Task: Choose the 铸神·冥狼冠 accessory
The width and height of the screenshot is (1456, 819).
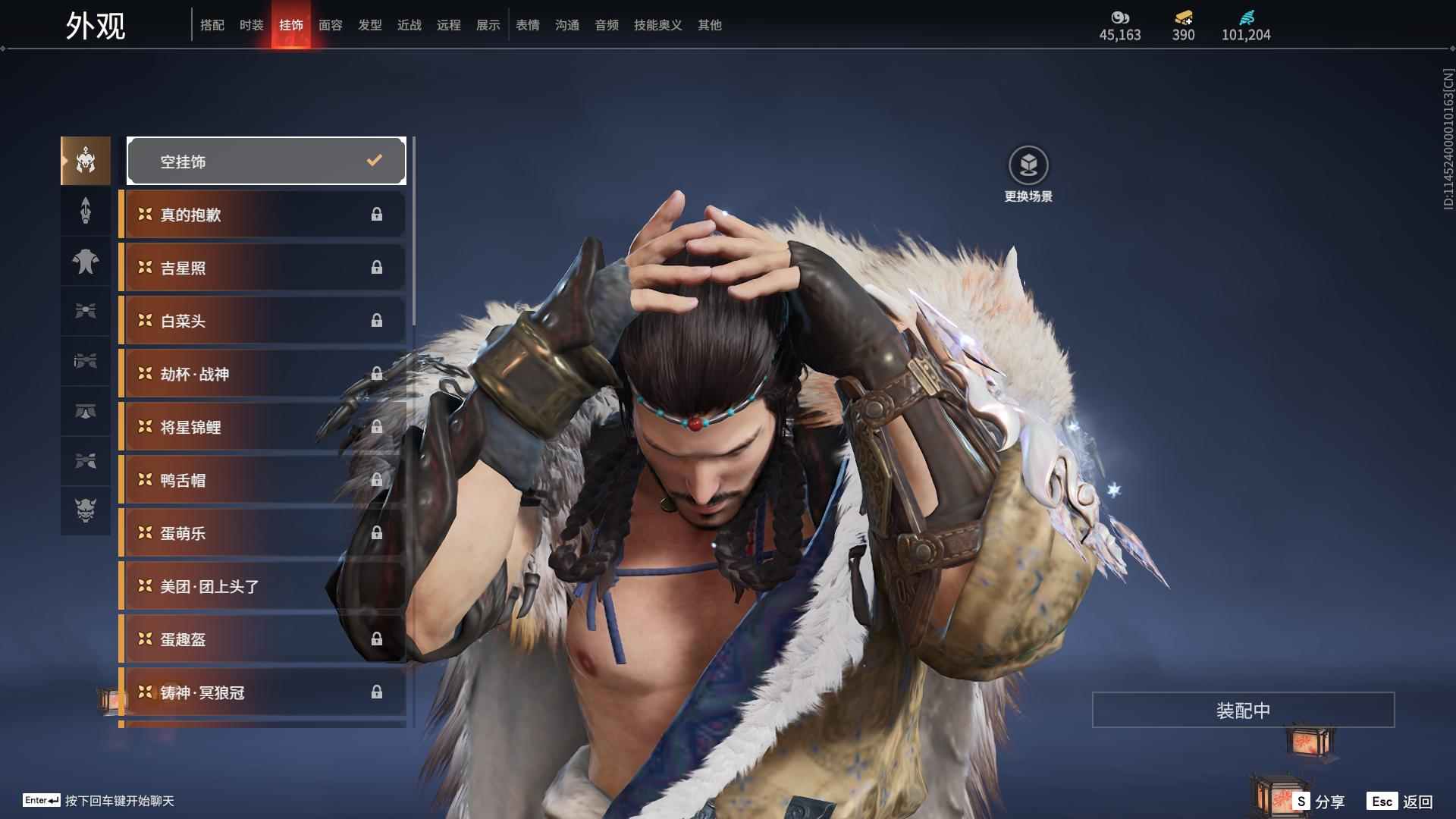Action: 263,692
